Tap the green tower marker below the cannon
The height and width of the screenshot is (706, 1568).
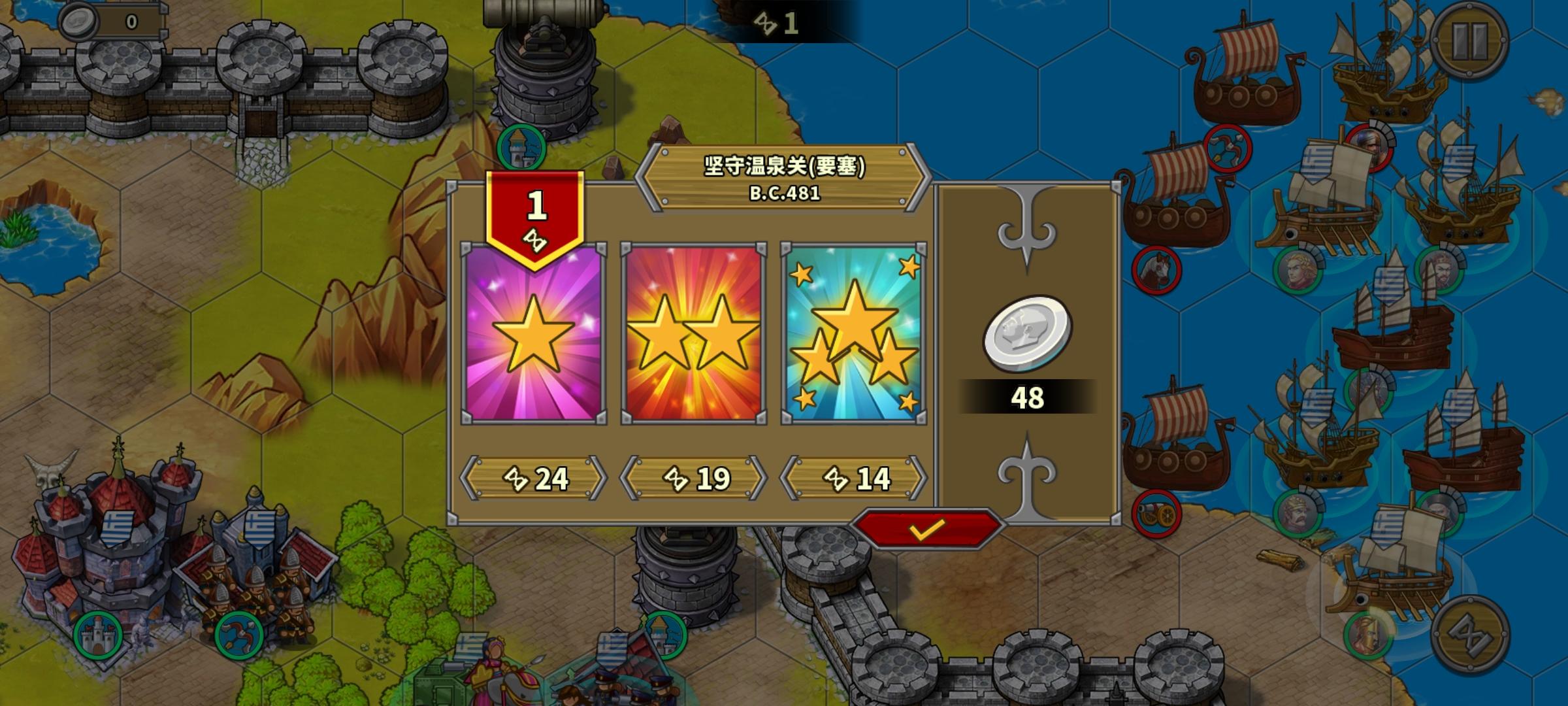pyautogui.click(x=522, y=148)
